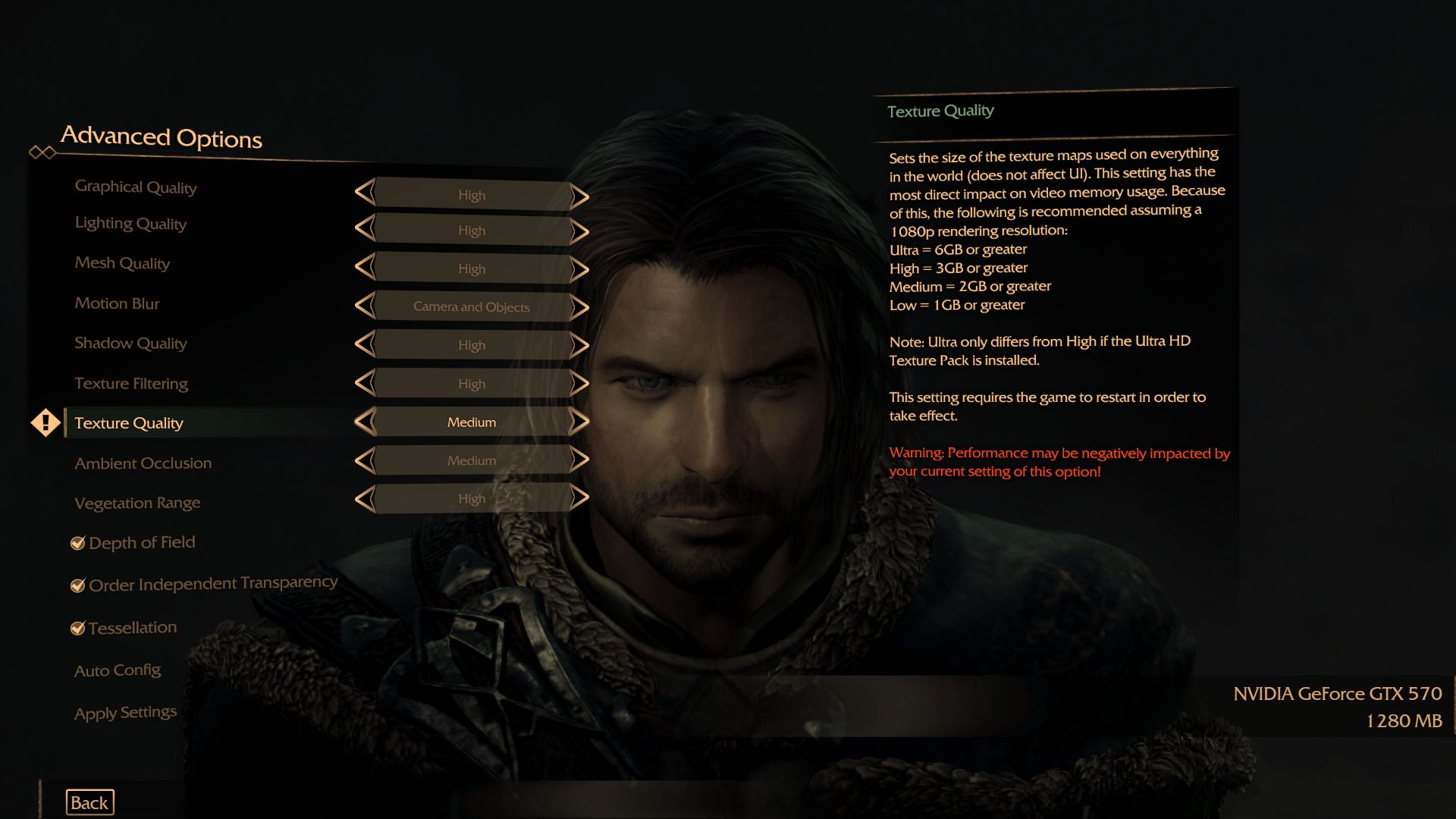Open the Auto Config option
Image resolution: width=1456 pixels, height=819 pixels.
(118, 670)
